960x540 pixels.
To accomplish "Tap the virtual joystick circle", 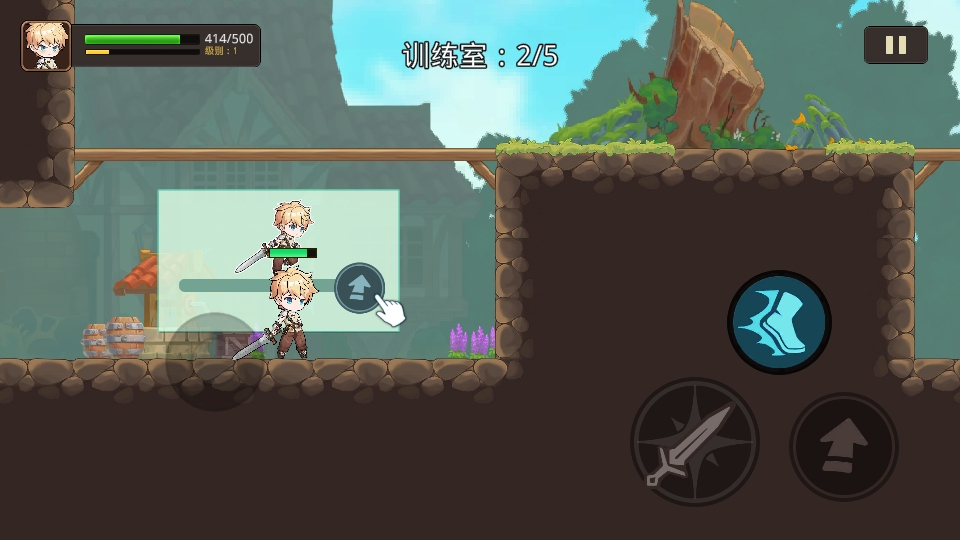I will [x=214, y=361].
